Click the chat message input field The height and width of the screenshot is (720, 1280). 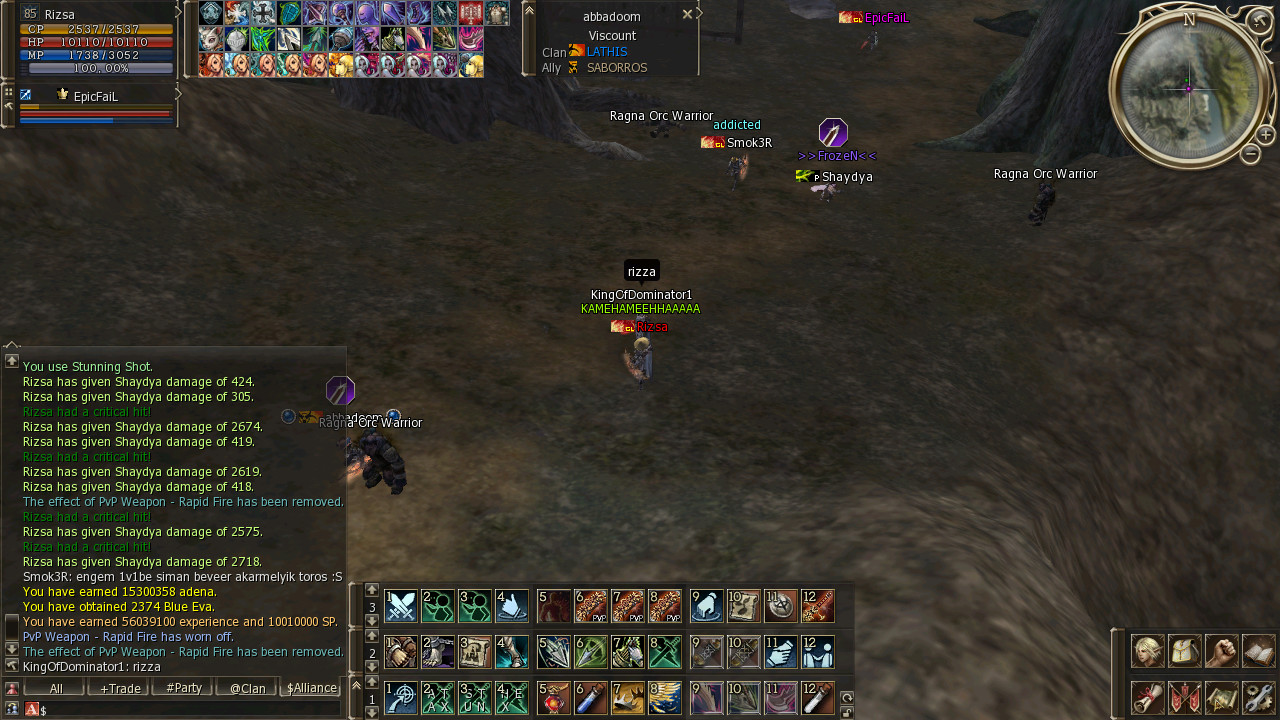[190, 709]
